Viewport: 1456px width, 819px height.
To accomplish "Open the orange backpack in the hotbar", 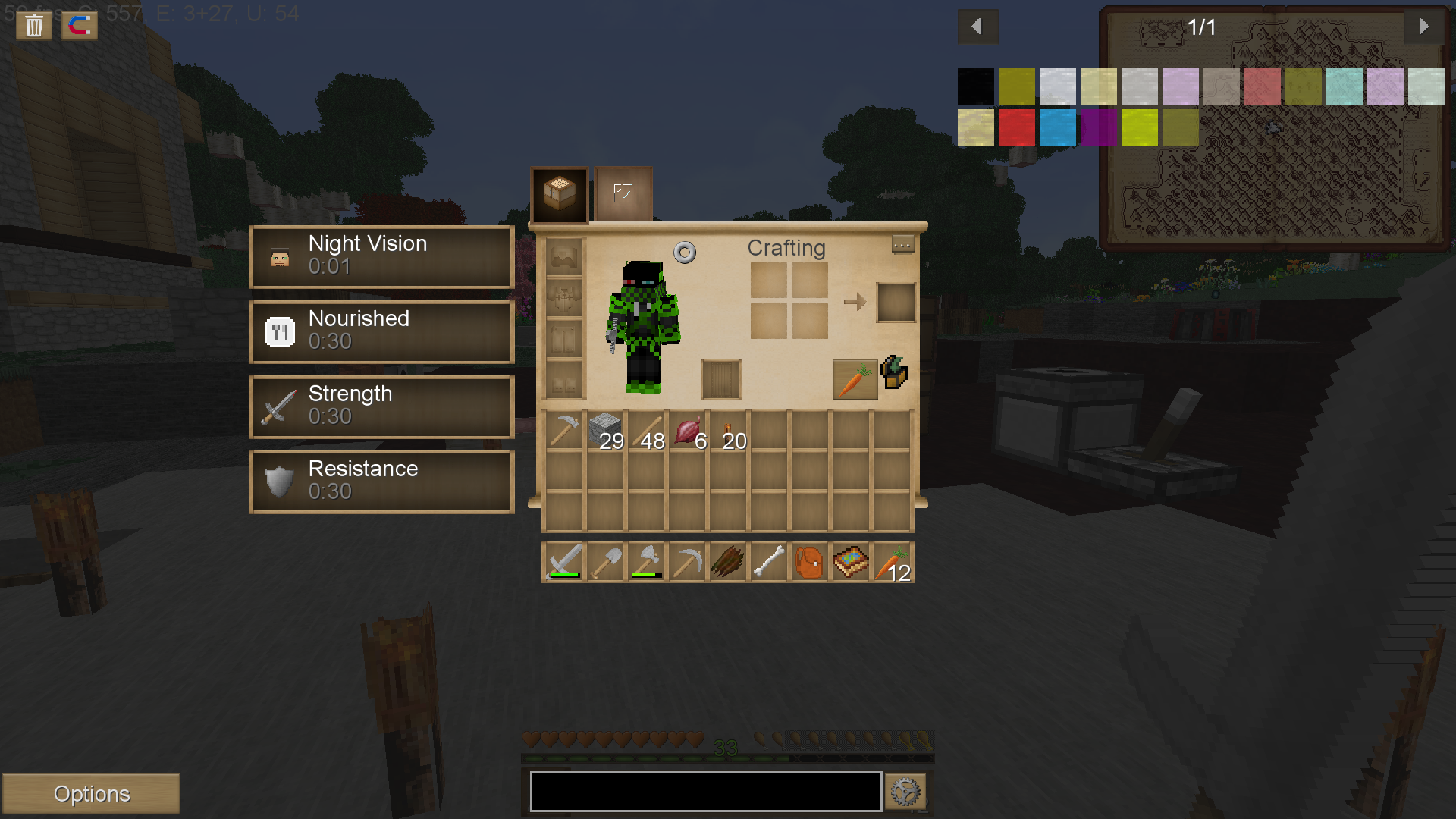I will click(809, 561).
